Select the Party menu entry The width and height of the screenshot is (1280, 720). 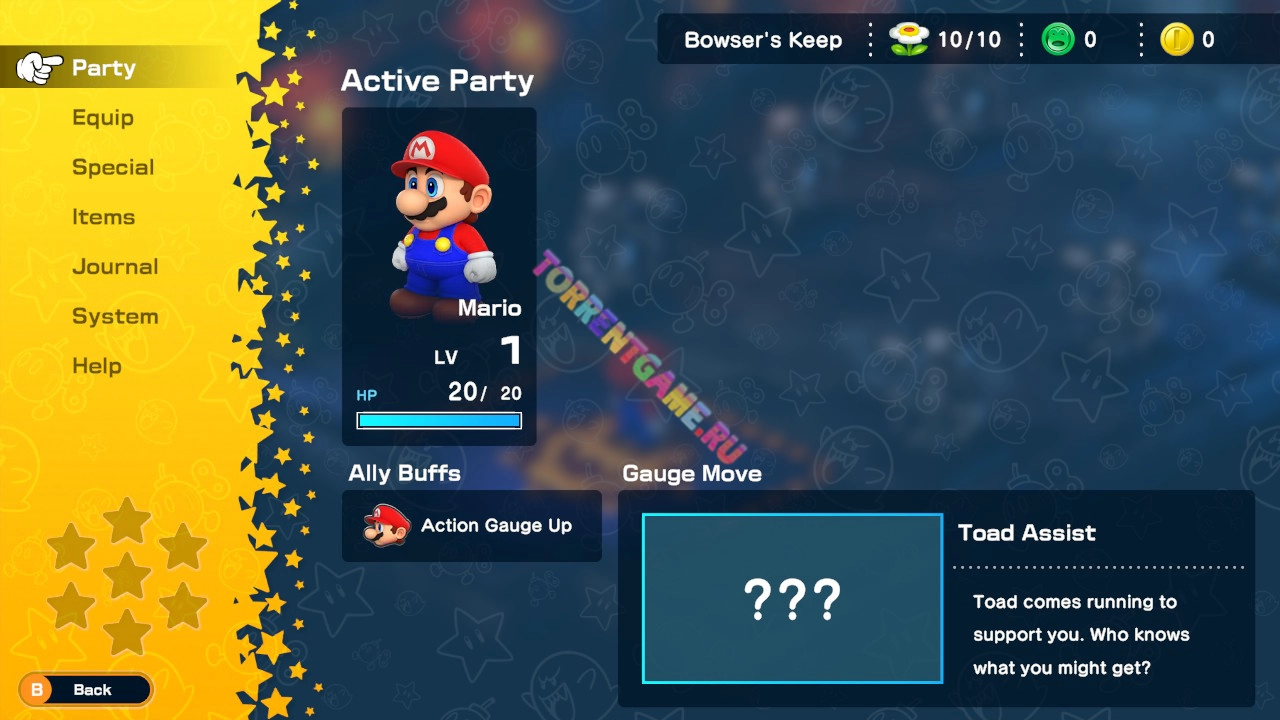tap(103, 68)
